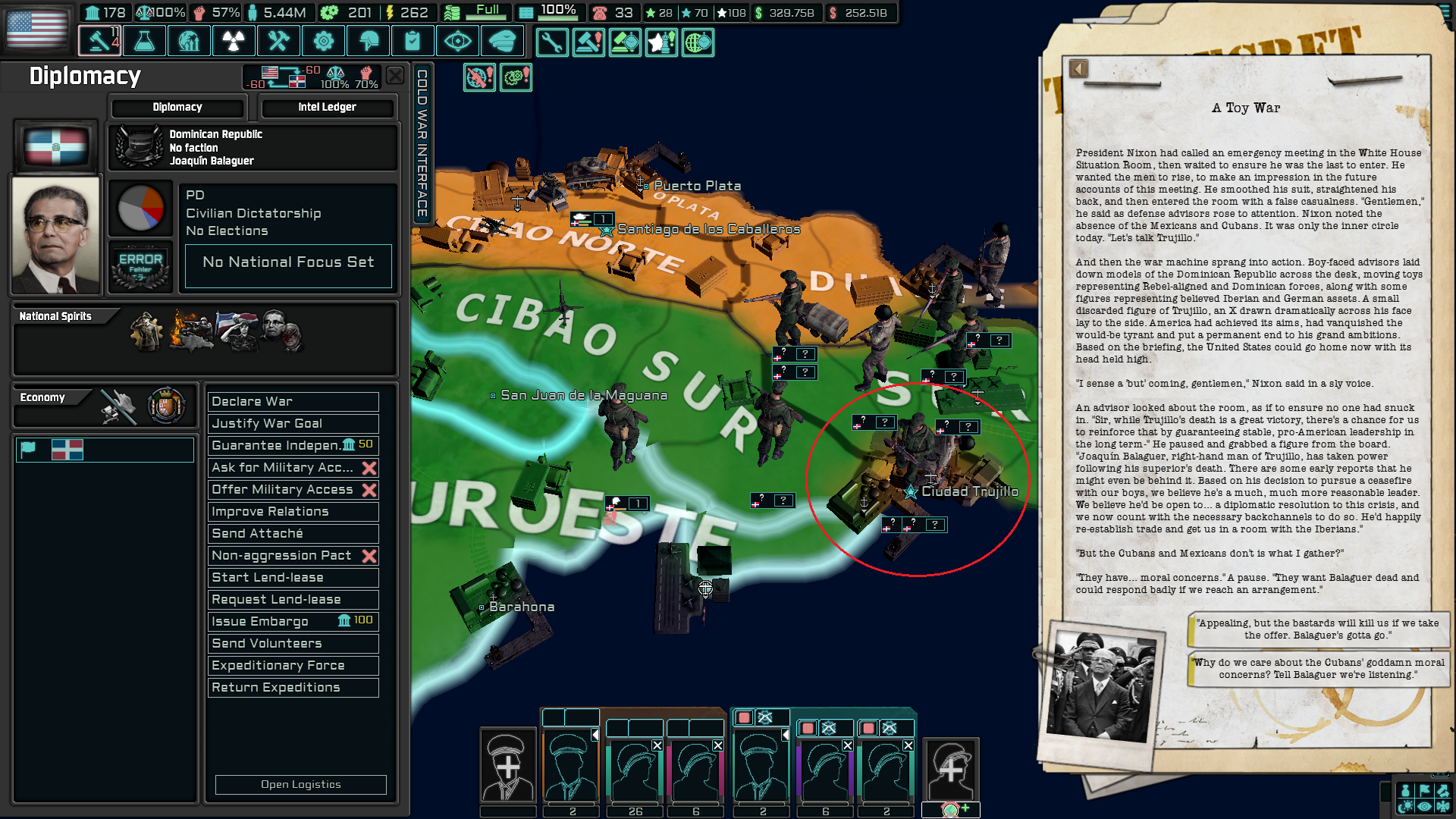Viewport: 1456px width, 819px height.
Task: Switch to the Intel Ledger tab
Action: [329, 107]
